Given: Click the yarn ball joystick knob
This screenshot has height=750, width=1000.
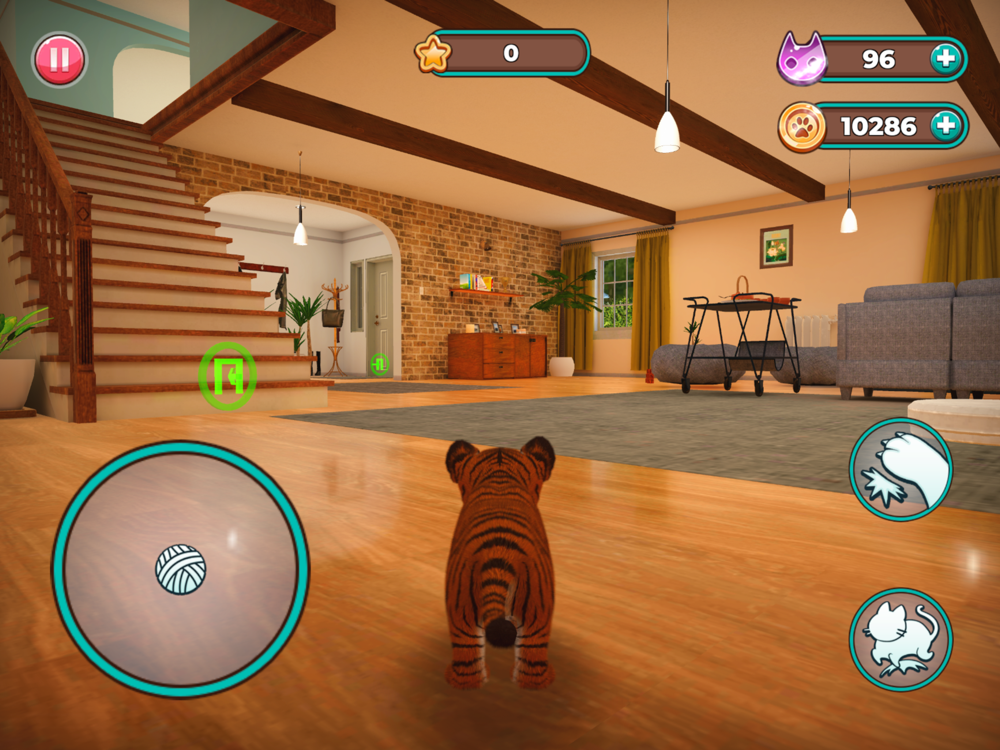Looking at the screenshot, I should 181,569.
